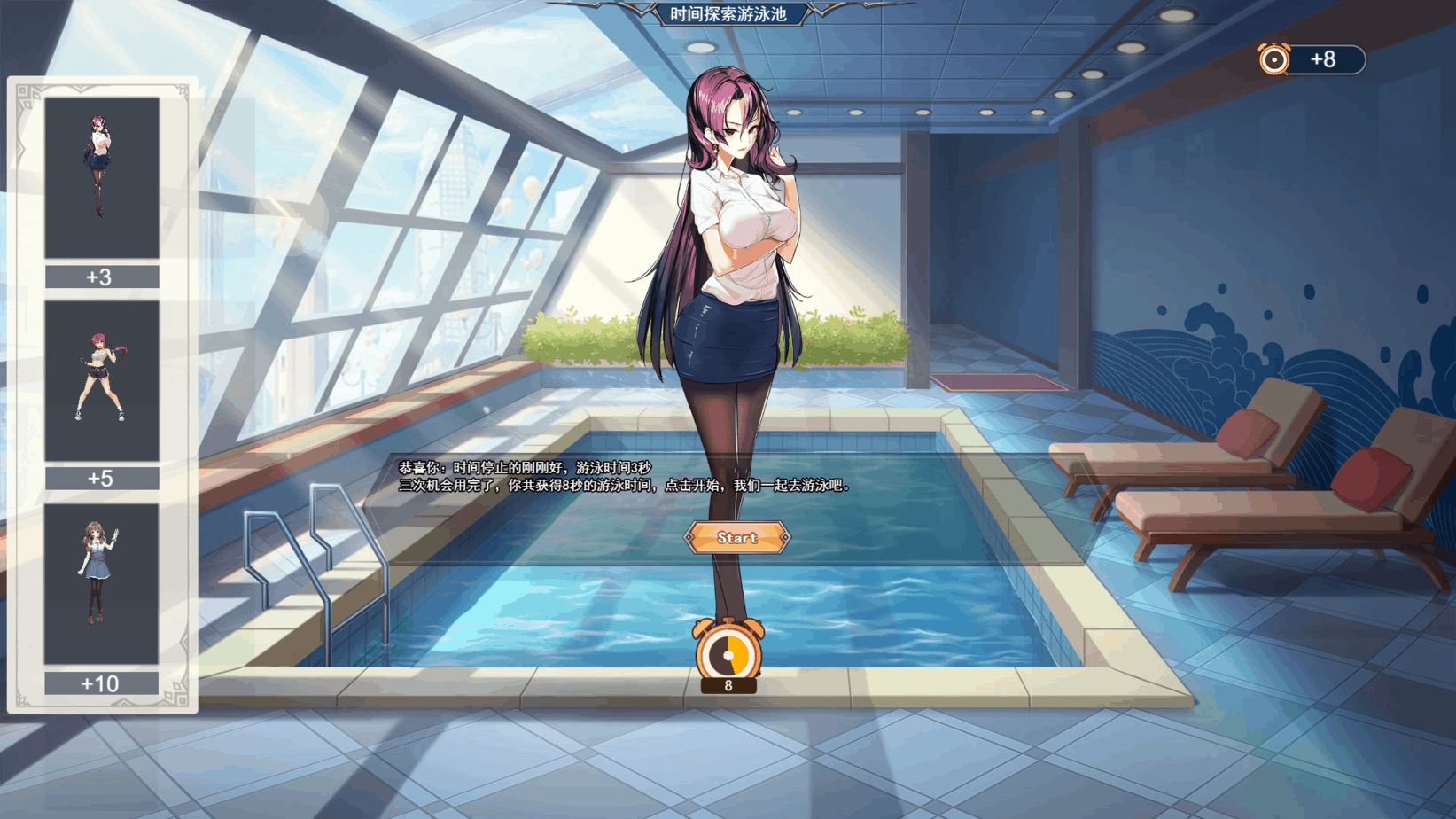1456x819 pixels.
Task: Click the orange Start button
Action: tap(736, 538)
